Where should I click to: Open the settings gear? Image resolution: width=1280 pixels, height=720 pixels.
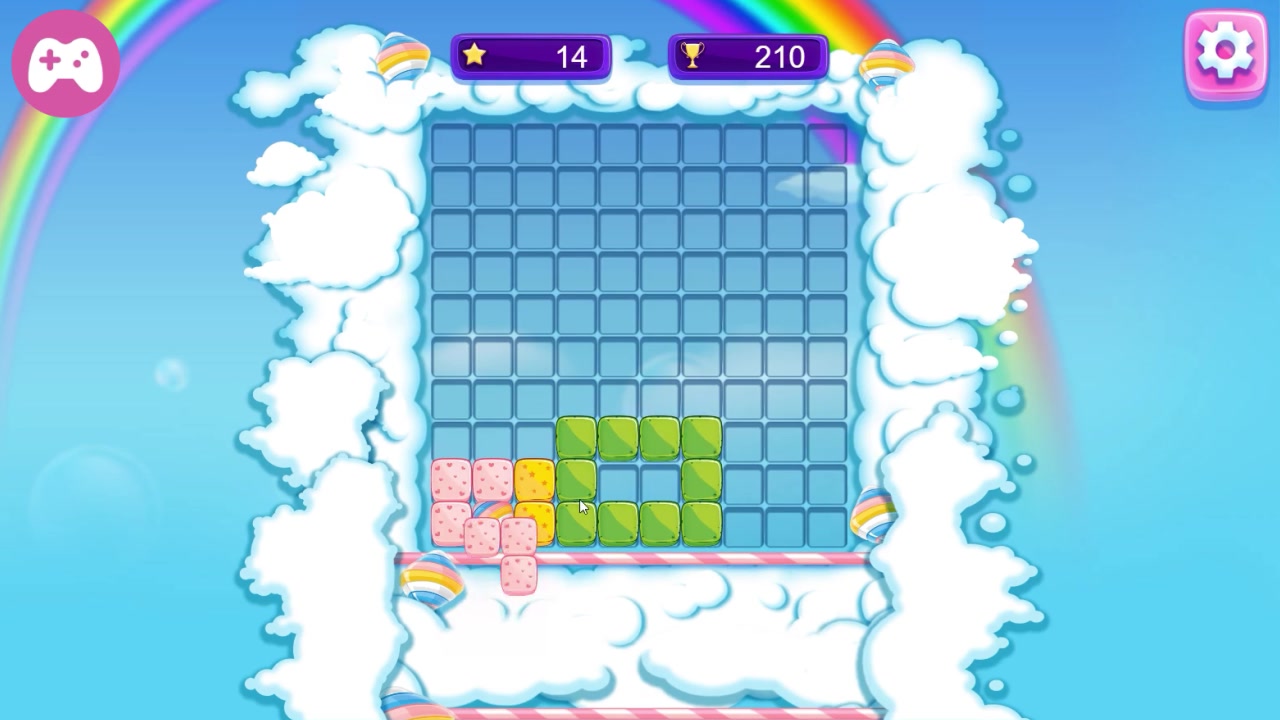pyautogui.click(x=1227, y=52)
